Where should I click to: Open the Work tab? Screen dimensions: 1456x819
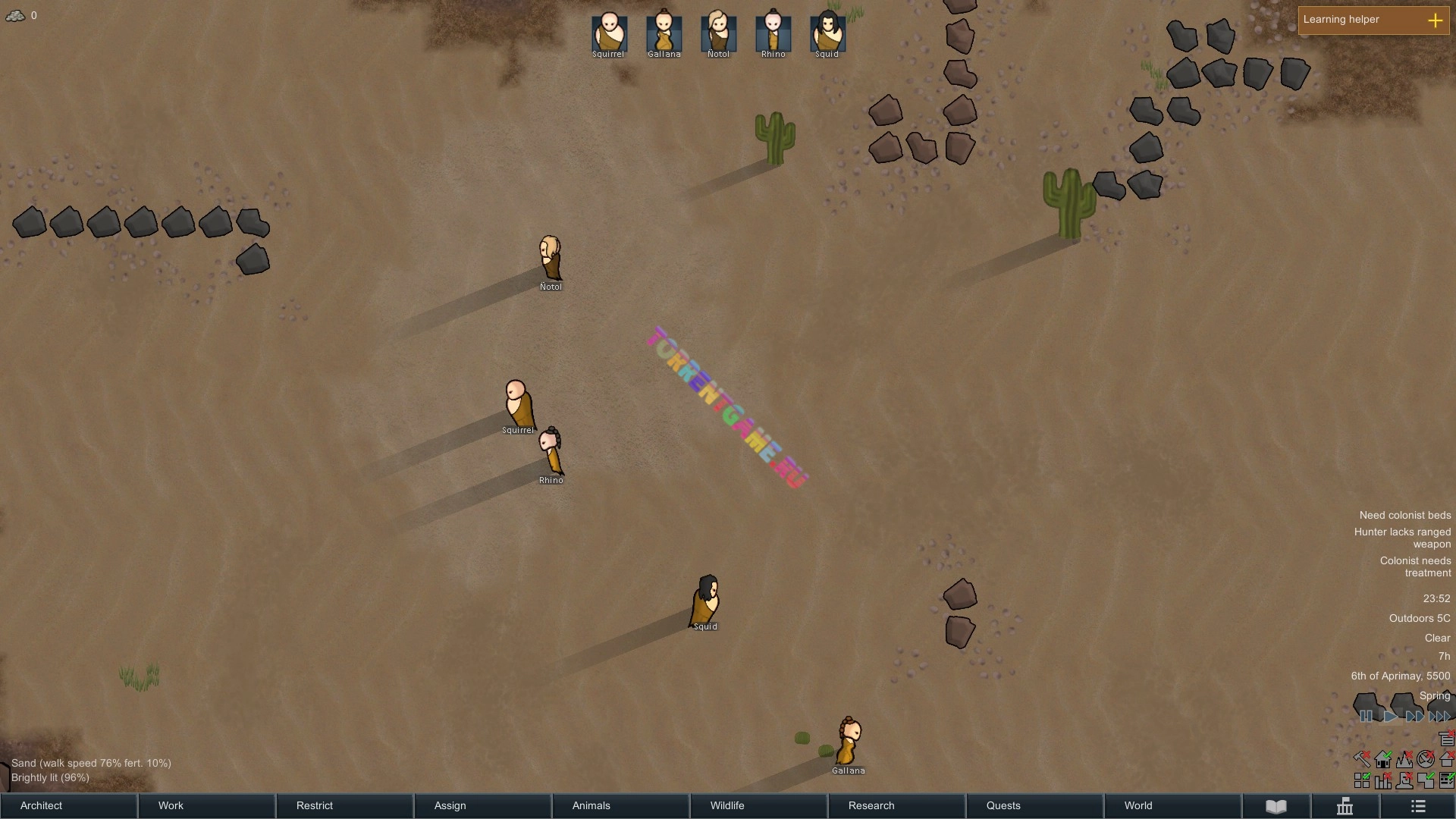coord(206,805)
